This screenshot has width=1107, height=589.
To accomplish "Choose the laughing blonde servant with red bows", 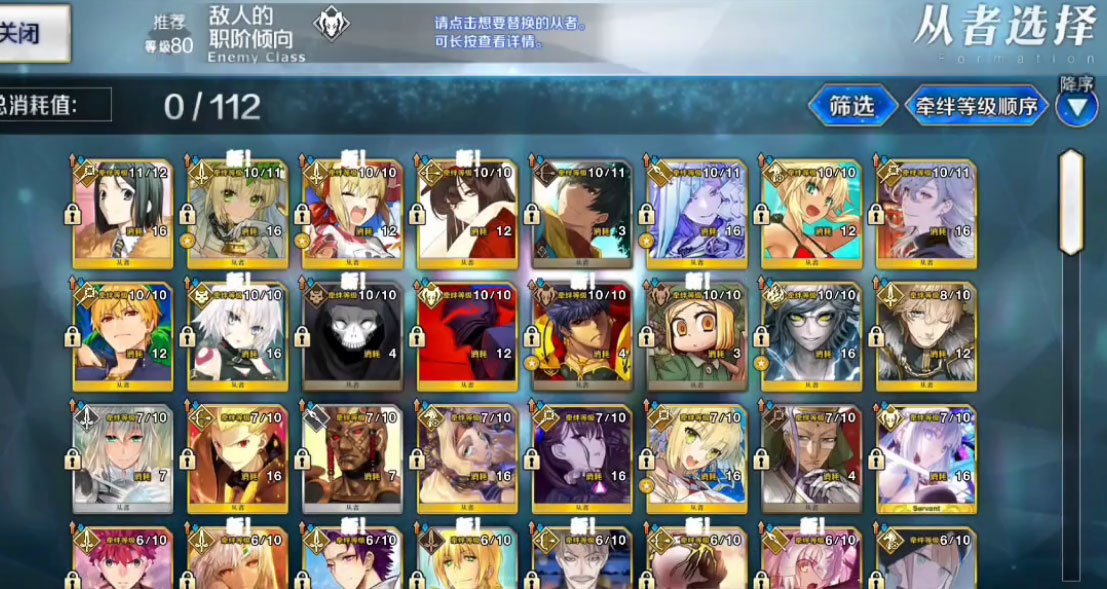I will pyautogui.click(x=352, y=212).
